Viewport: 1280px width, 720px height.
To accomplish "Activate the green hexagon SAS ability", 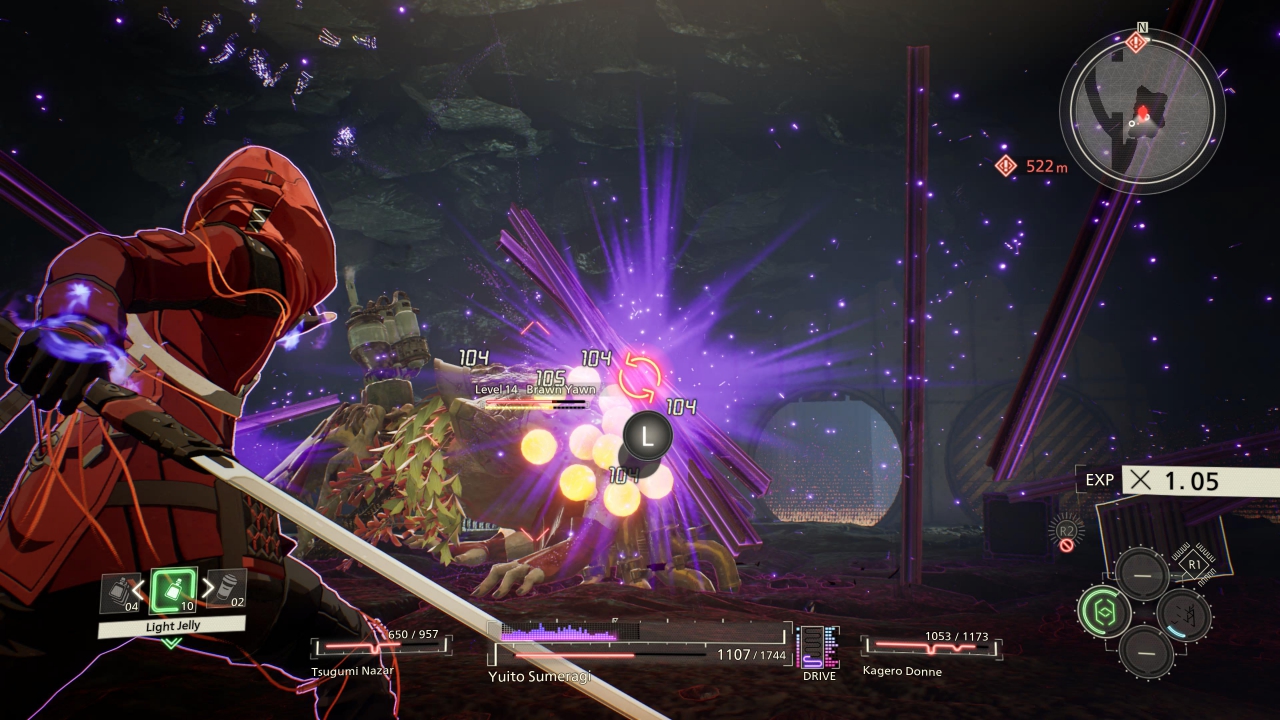I will pyautogui.click(x=1103, y=612).
